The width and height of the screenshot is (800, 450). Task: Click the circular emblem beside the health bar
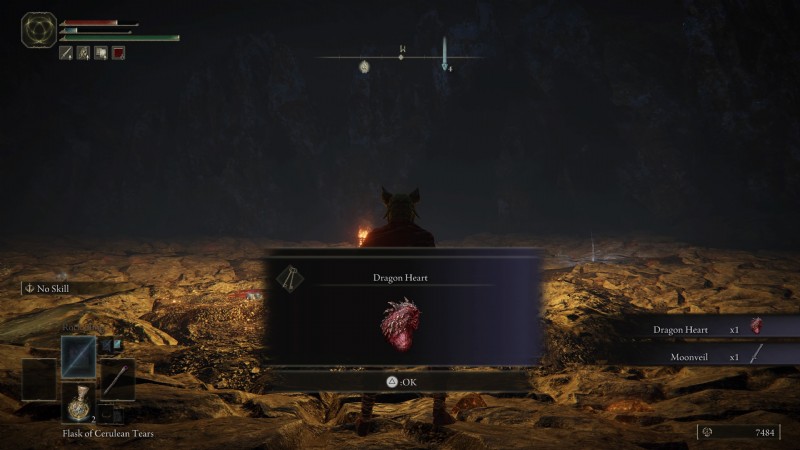pyautogui.click(x=38, y=29)
